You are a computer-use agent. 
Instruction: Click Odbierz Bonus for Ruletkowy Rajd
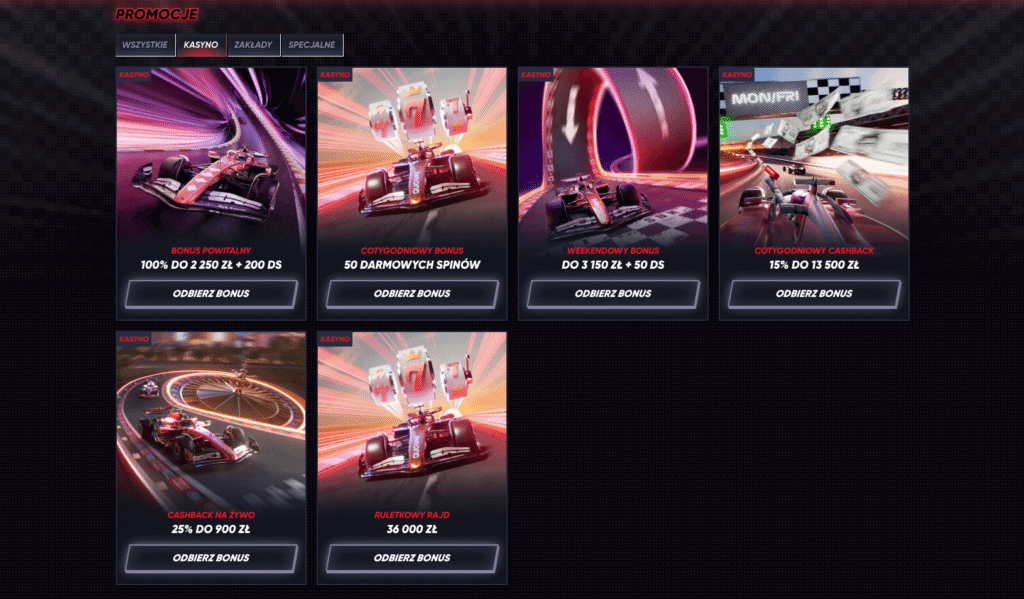point(412,558)
